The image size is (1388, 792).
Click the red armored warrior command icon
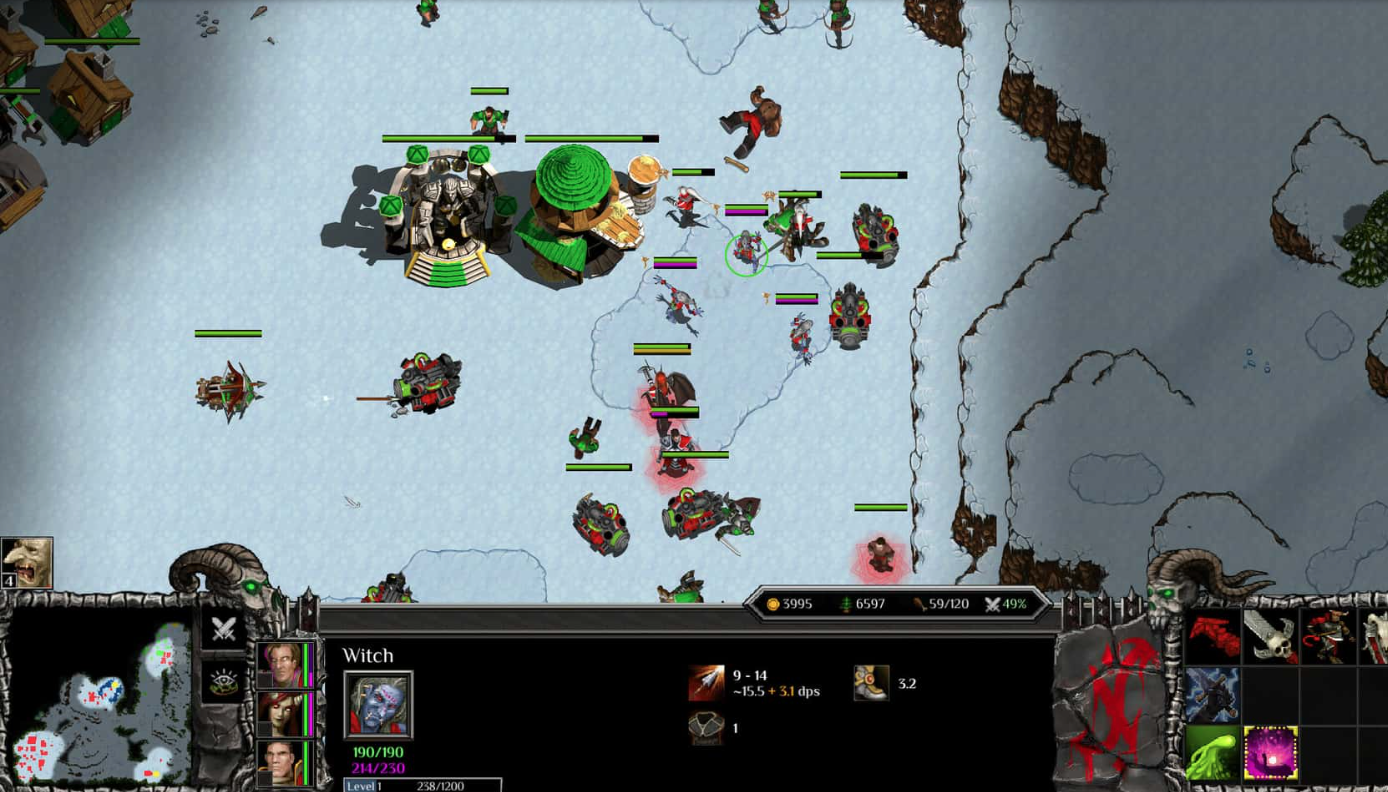1328,635
